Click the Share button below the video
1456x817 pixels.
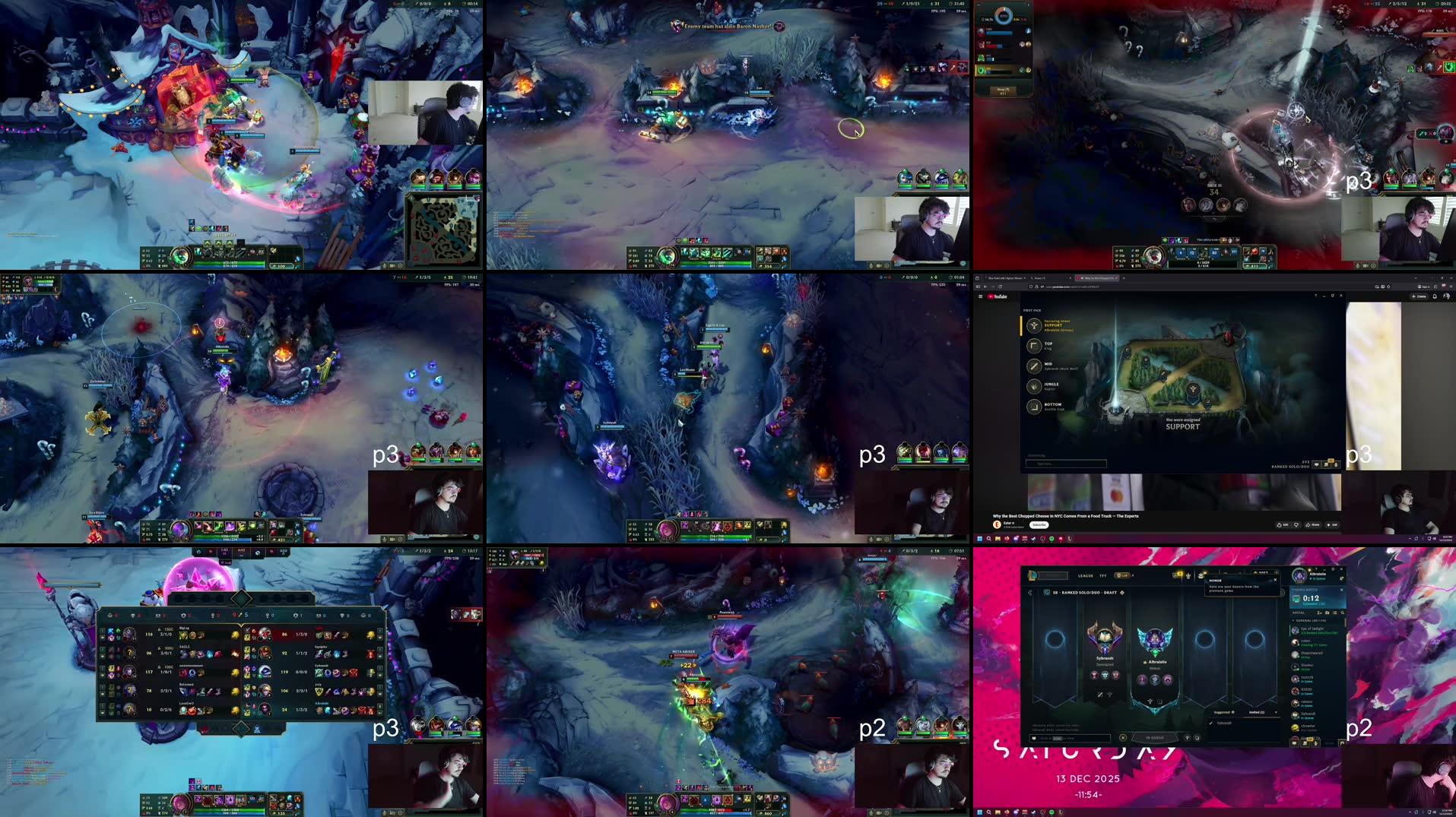click(x=1313, y=525)
